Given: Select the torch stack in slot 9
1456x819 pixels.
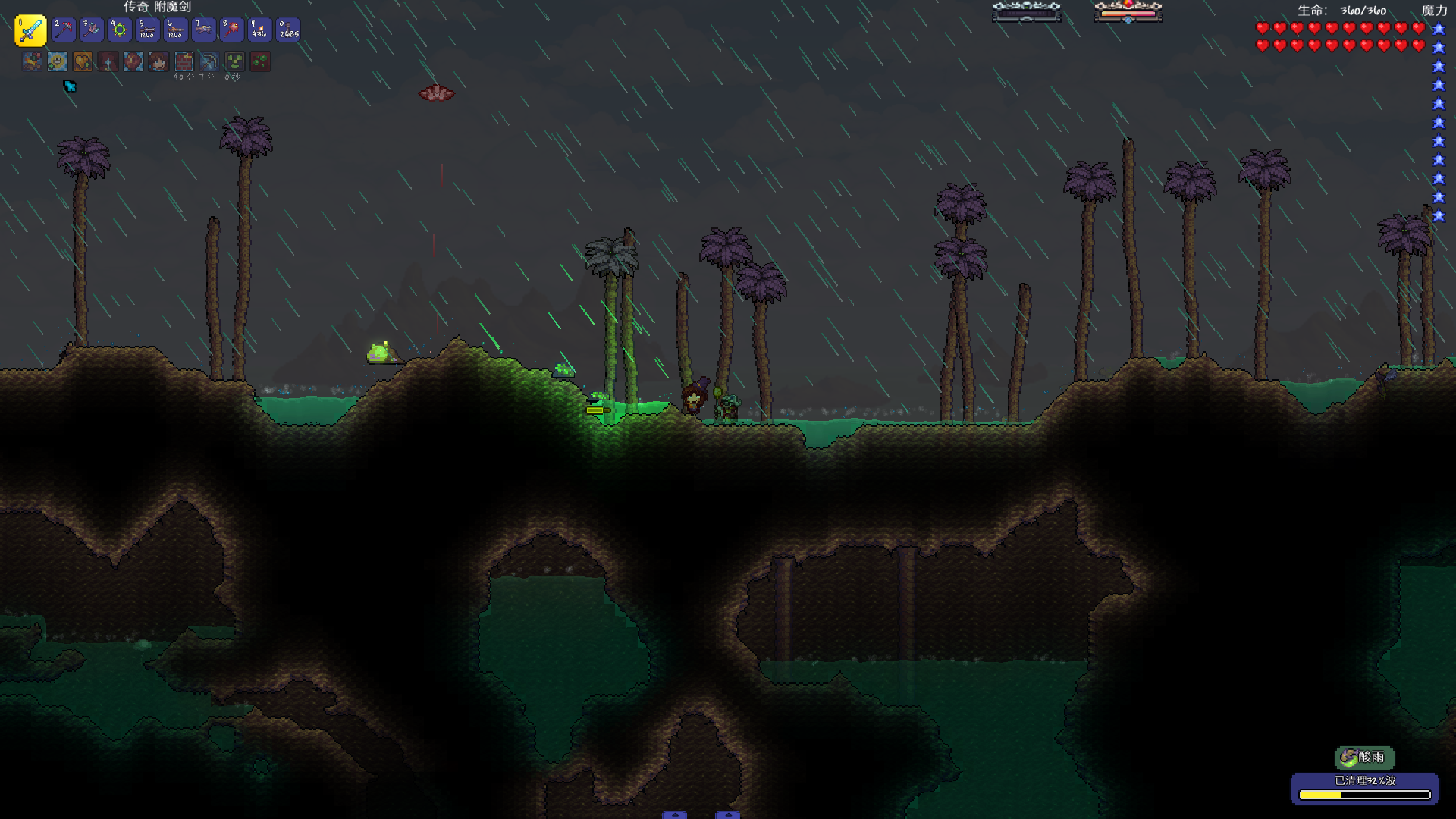Looking at the screenshot, I should pos(259,30).
